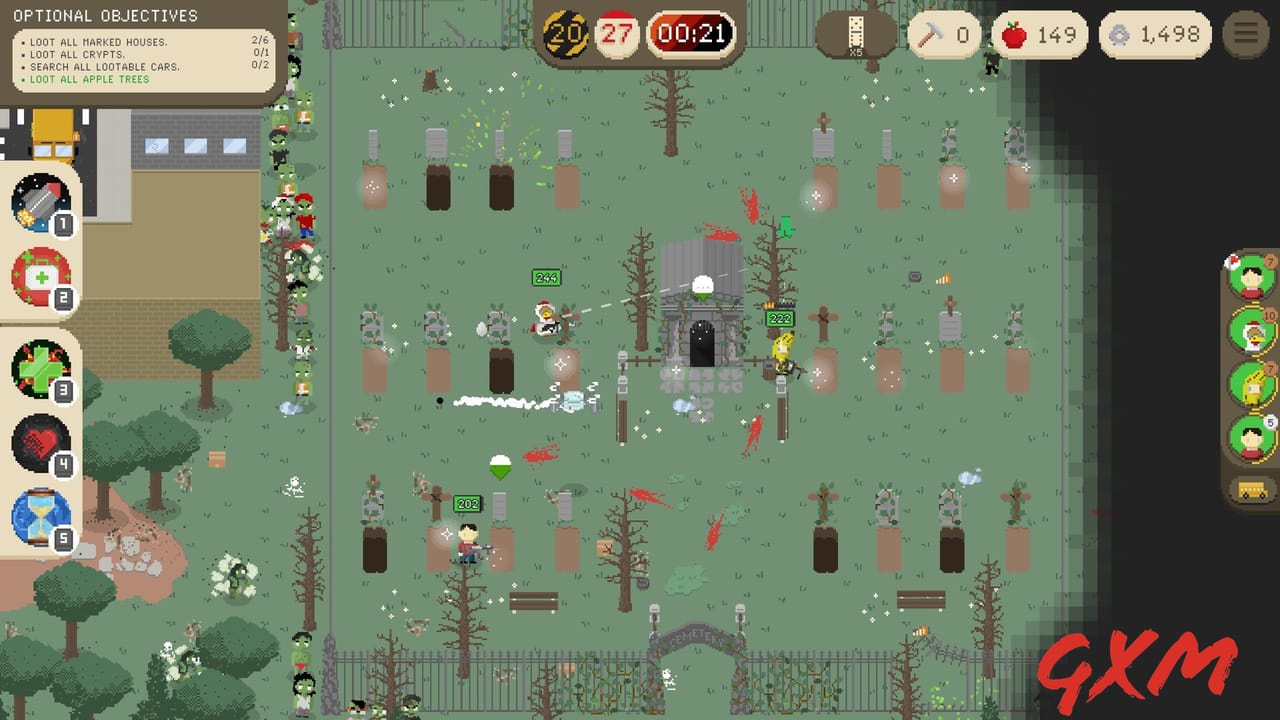Select the chicken-hat survivor portrait with 10 ammo
1280x720 pixels.
(x=1252, y=332)
